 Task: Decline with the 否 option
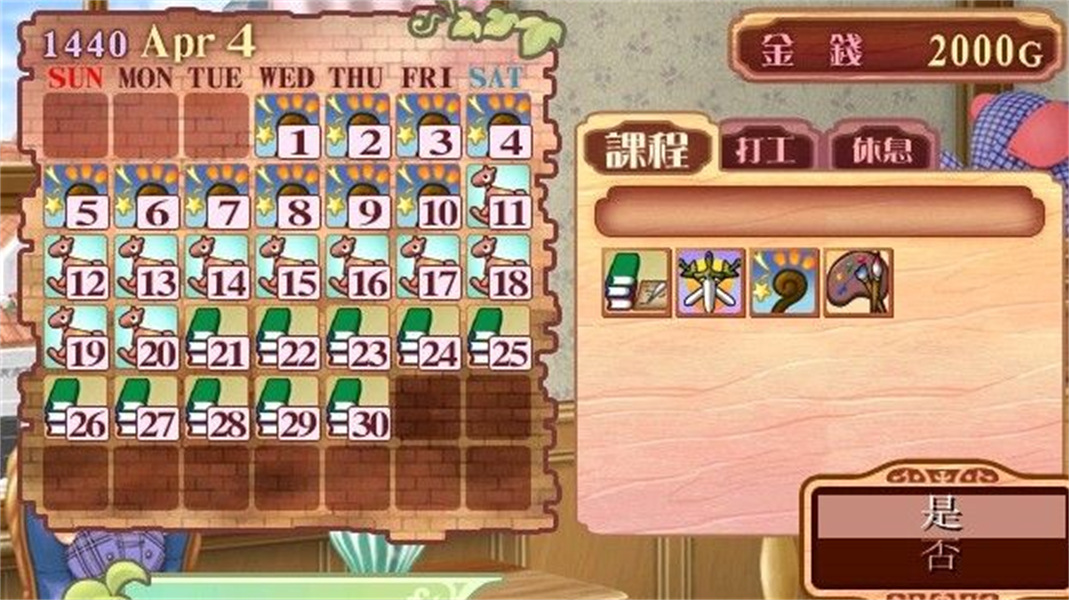pos(939,555)
